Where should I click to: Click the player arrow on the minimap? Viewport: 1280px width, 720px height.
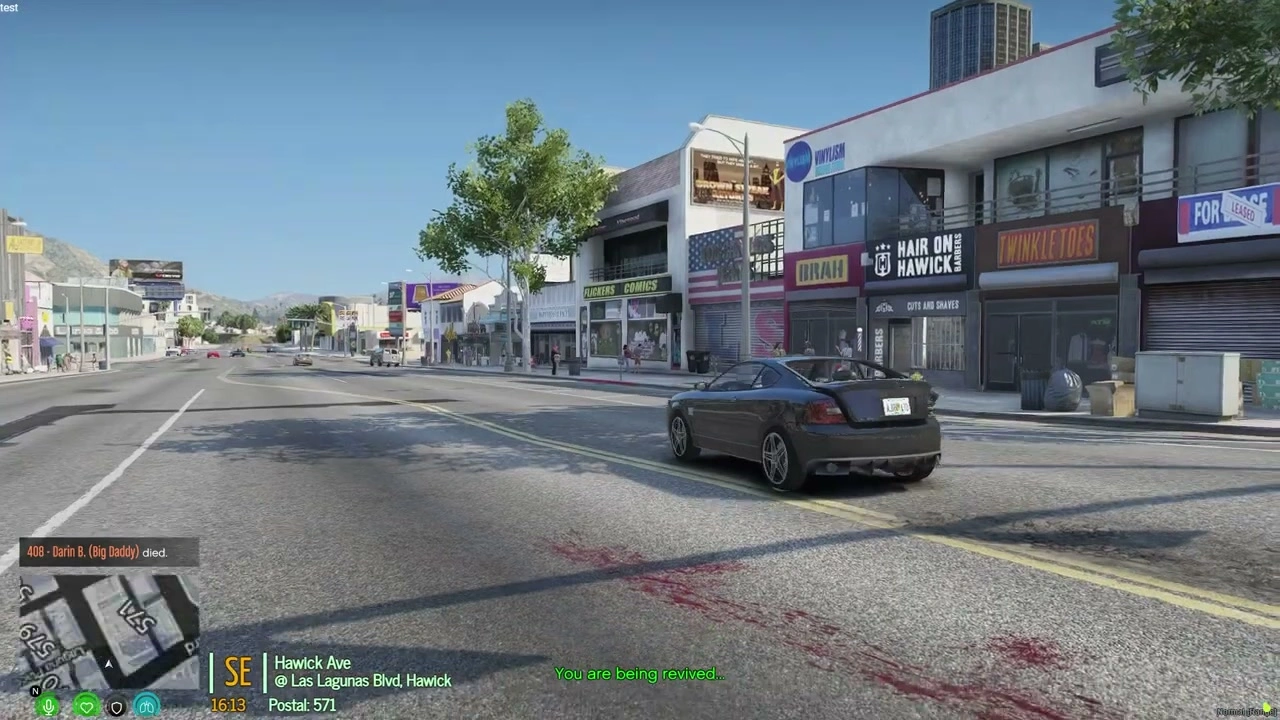click(108, 664)
